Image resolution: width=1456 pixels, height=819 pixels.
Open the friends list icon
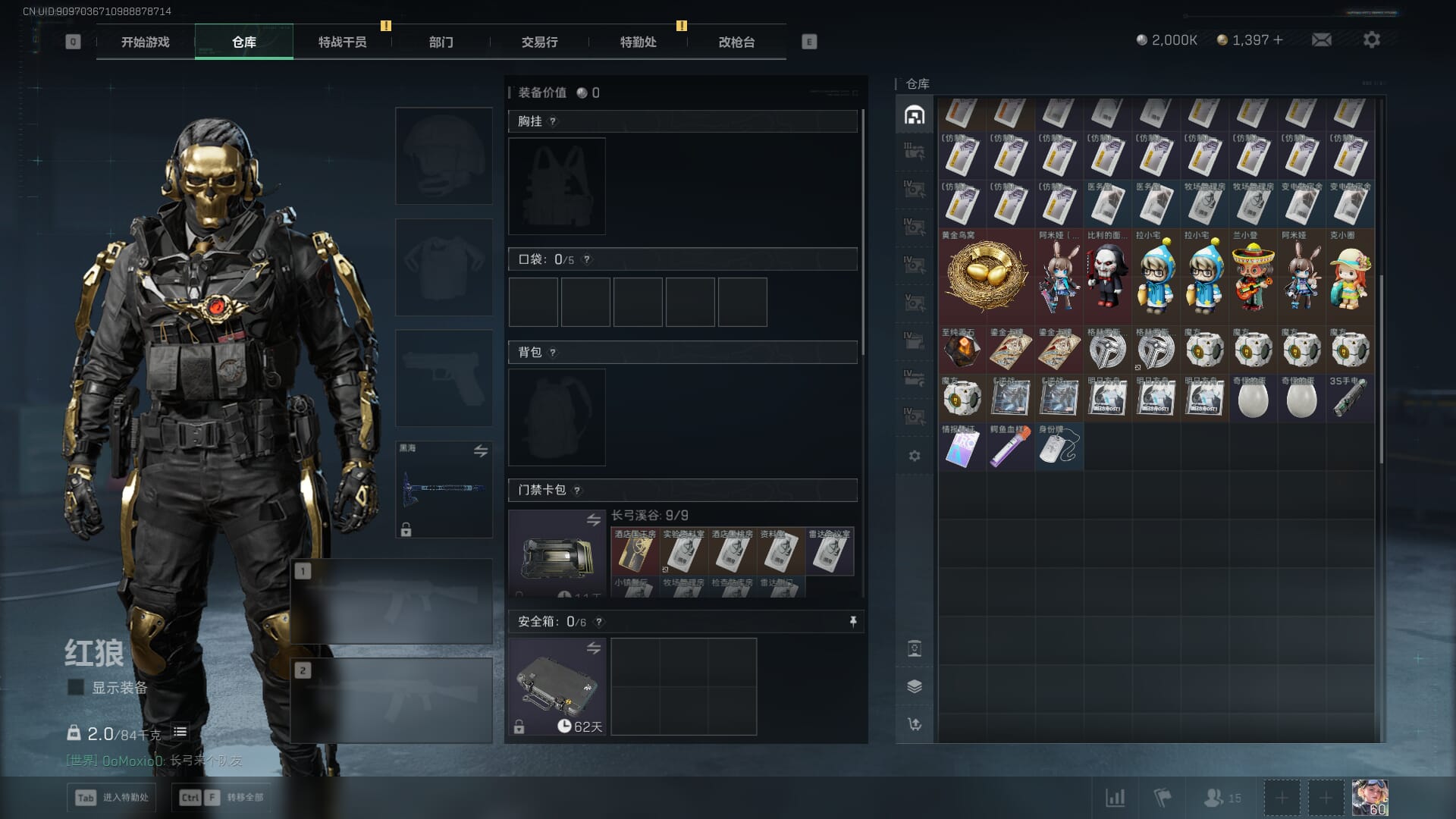pos(1221,798)
